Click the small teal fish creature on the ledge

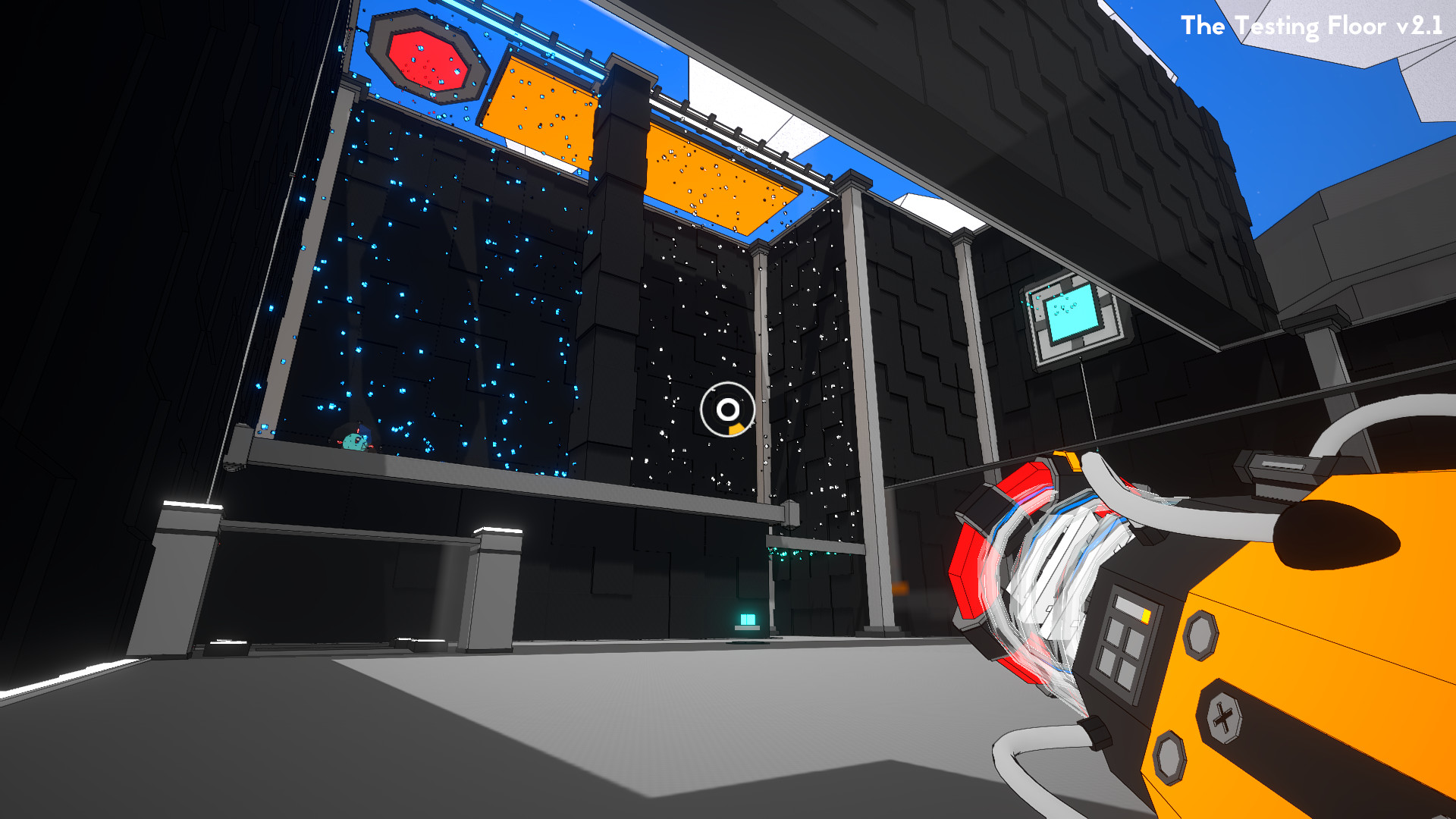point(354,442)
